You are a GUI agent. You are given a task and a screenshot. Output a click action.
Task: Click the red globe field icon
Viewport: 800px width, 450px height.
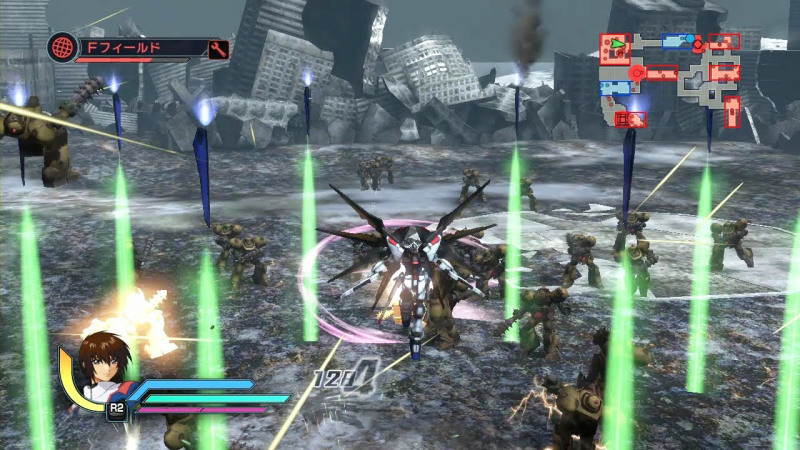(63, 48)
